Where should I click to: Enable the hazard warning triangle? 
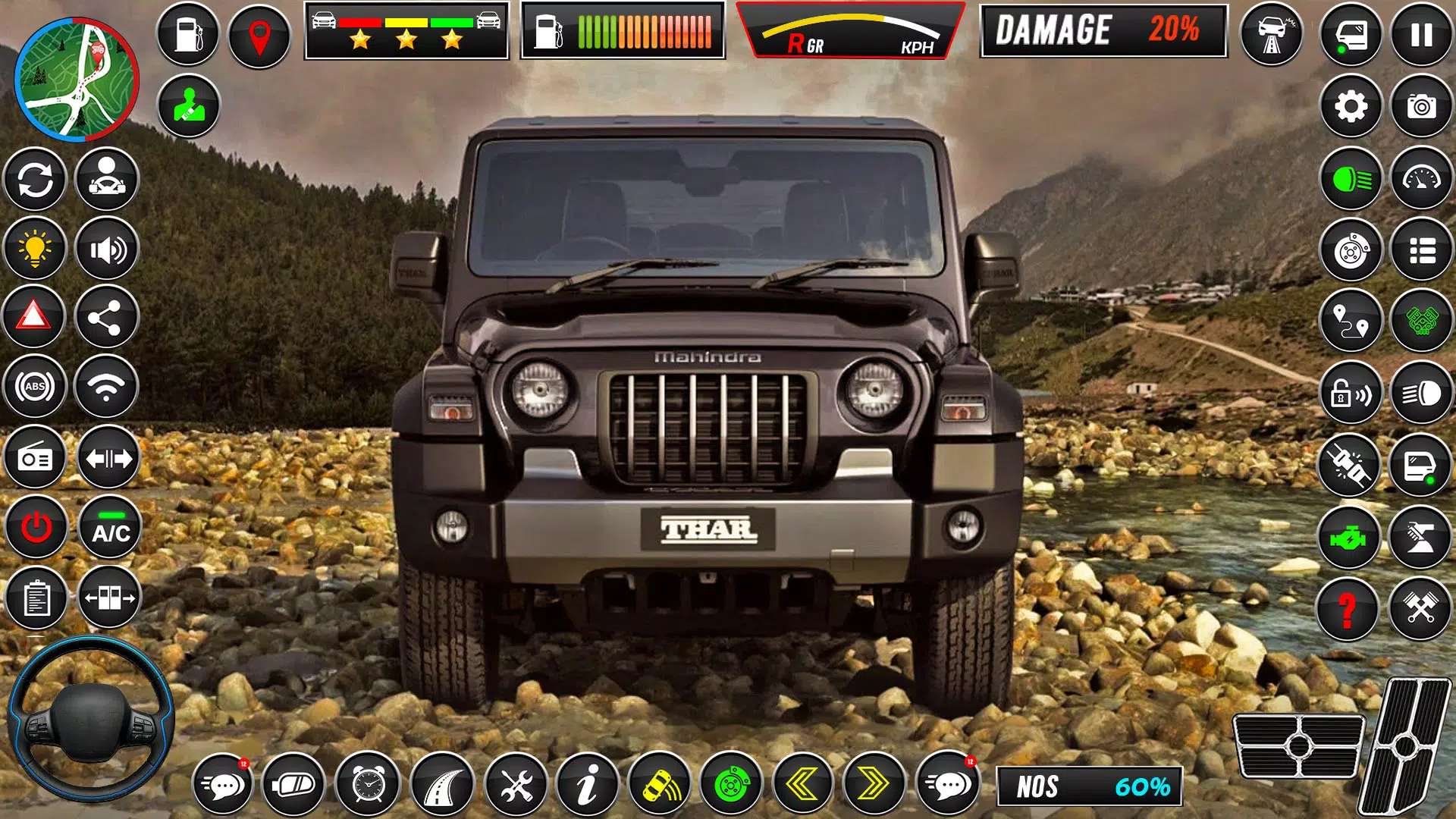[x=35, y=315]
